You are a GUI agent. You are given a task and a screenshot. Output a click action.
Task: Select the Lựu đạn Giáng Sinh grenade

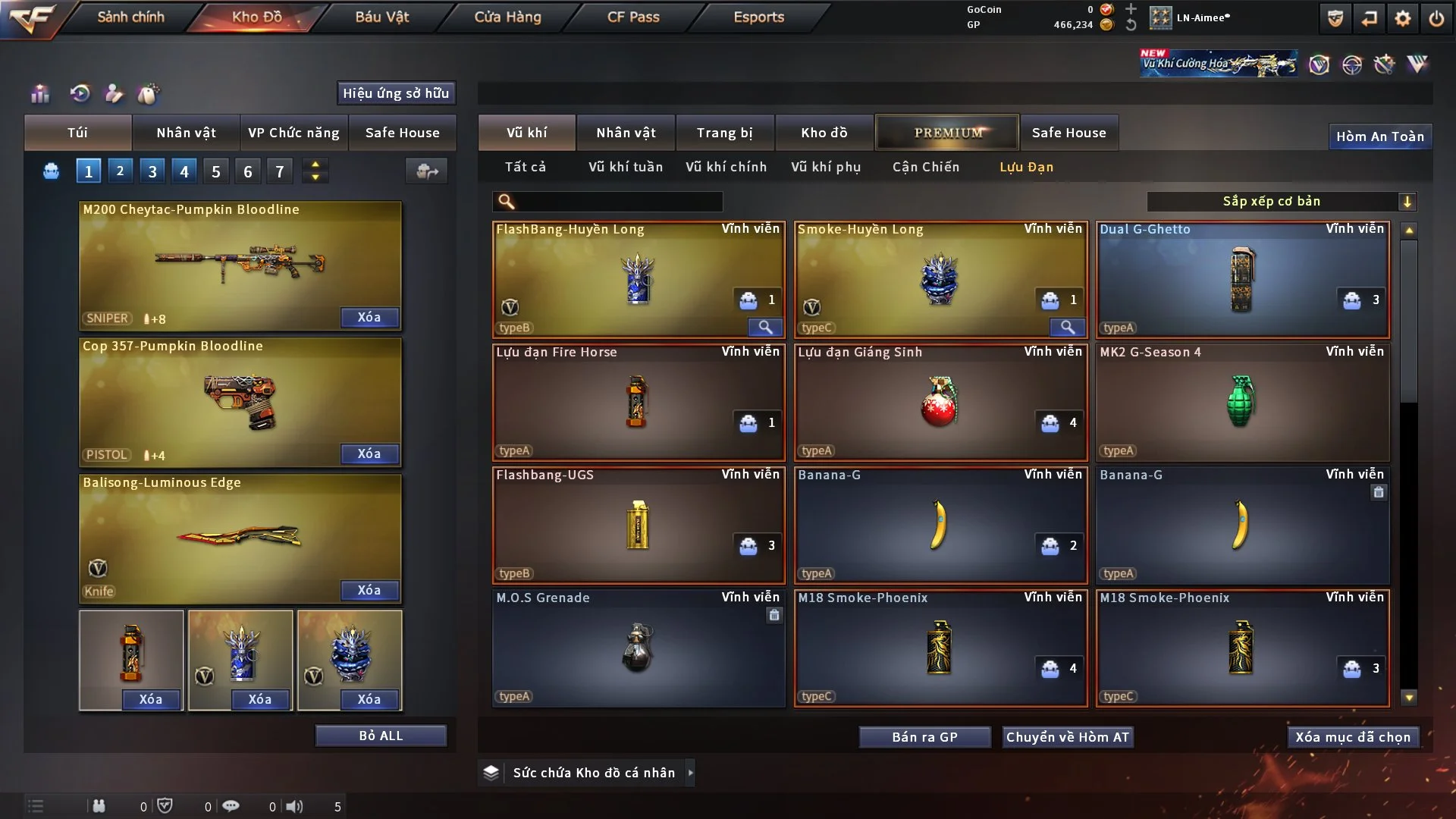pos(940,402)
